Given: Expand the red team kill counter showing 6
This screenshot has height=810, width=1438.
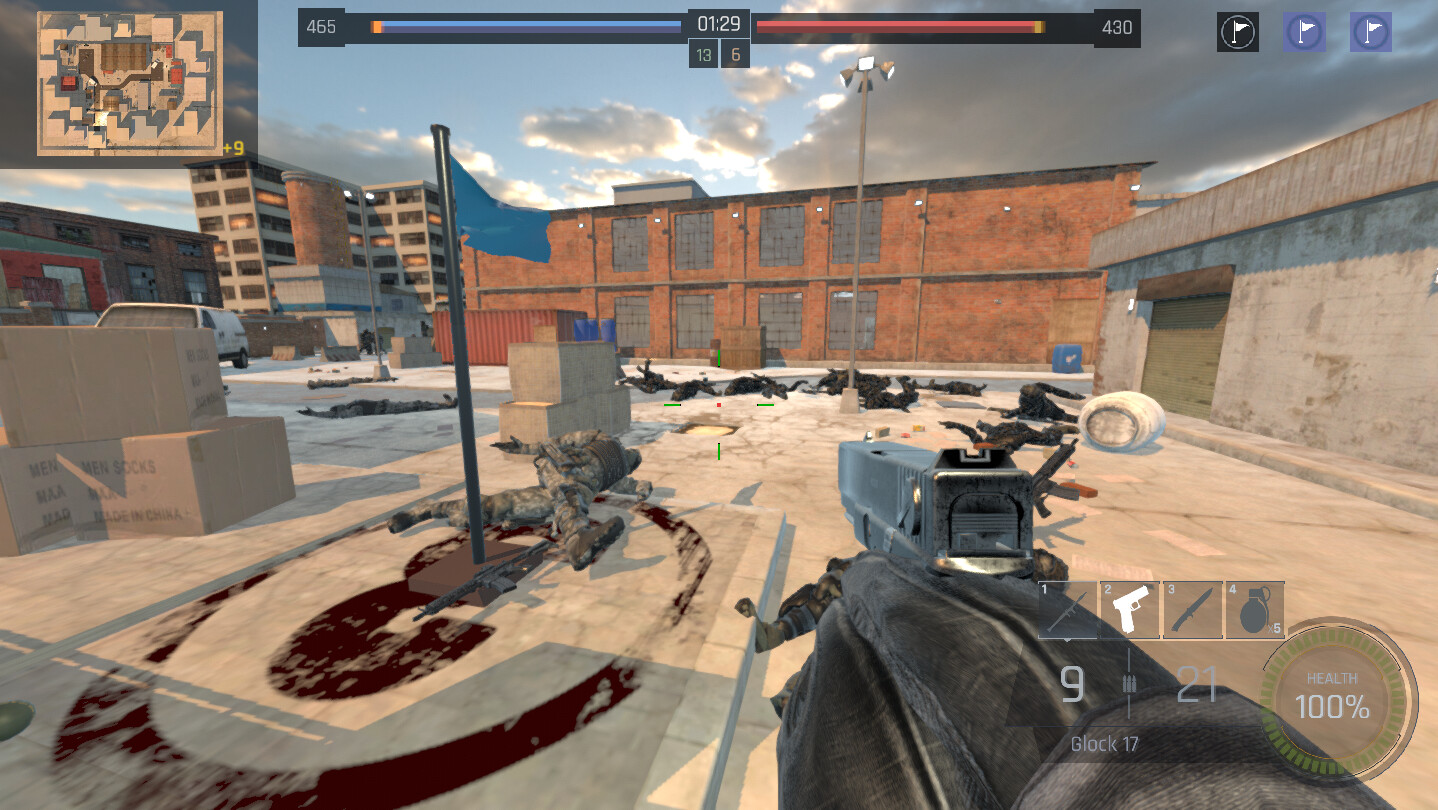Looking at the screenshot, I should coord(737,54).
